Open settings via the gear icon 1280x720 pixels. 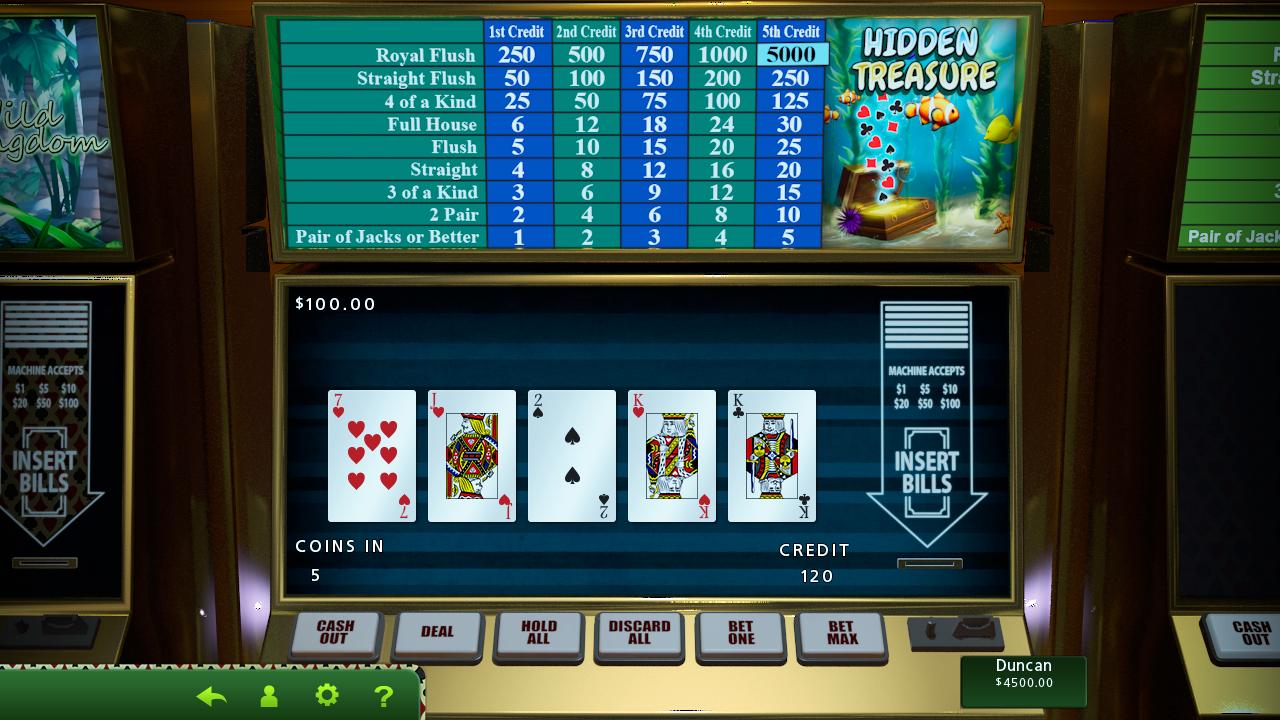pos(327,695)
